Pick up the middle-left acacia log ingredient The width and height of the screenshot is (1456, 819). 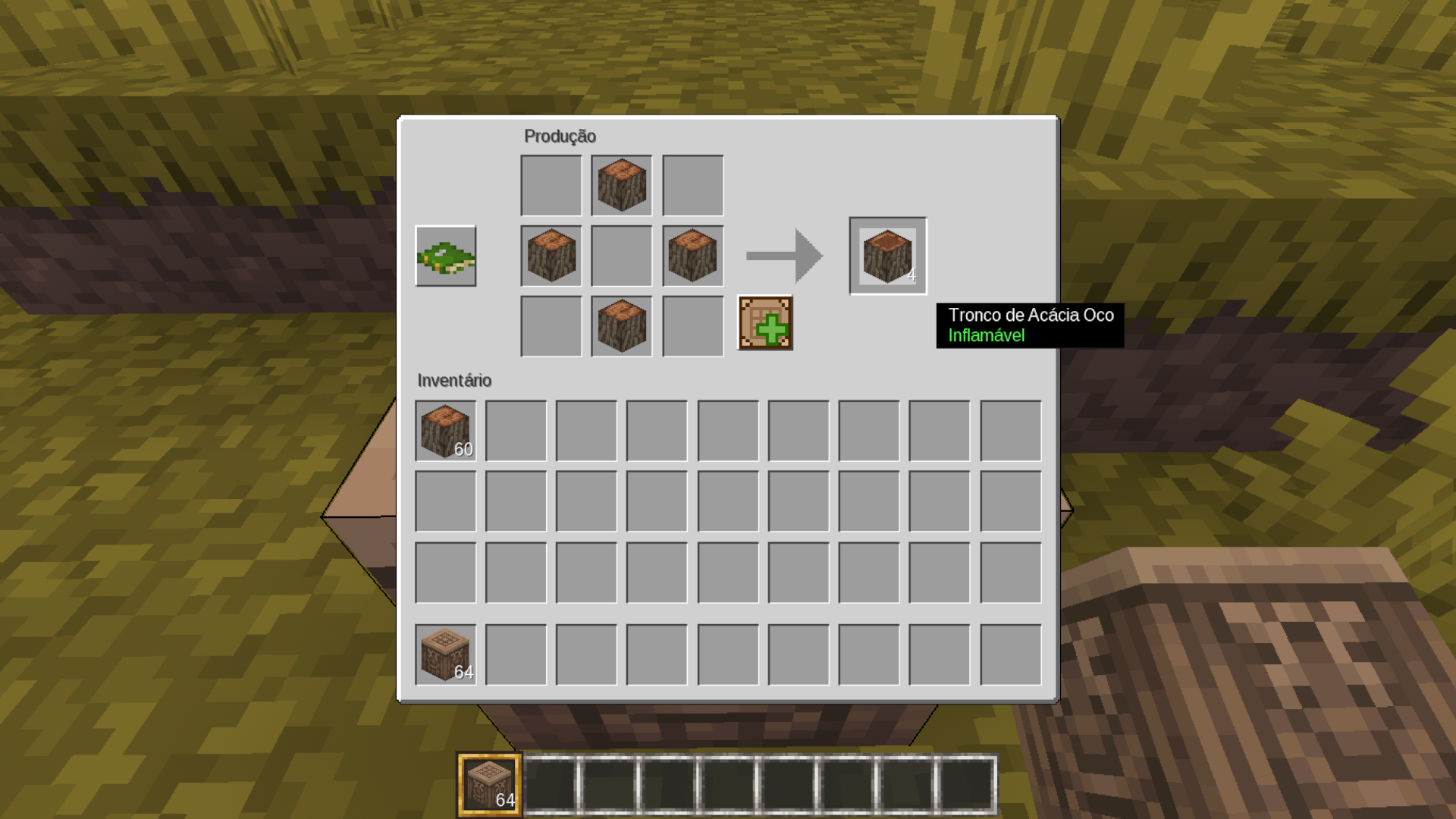pos(551,256)
